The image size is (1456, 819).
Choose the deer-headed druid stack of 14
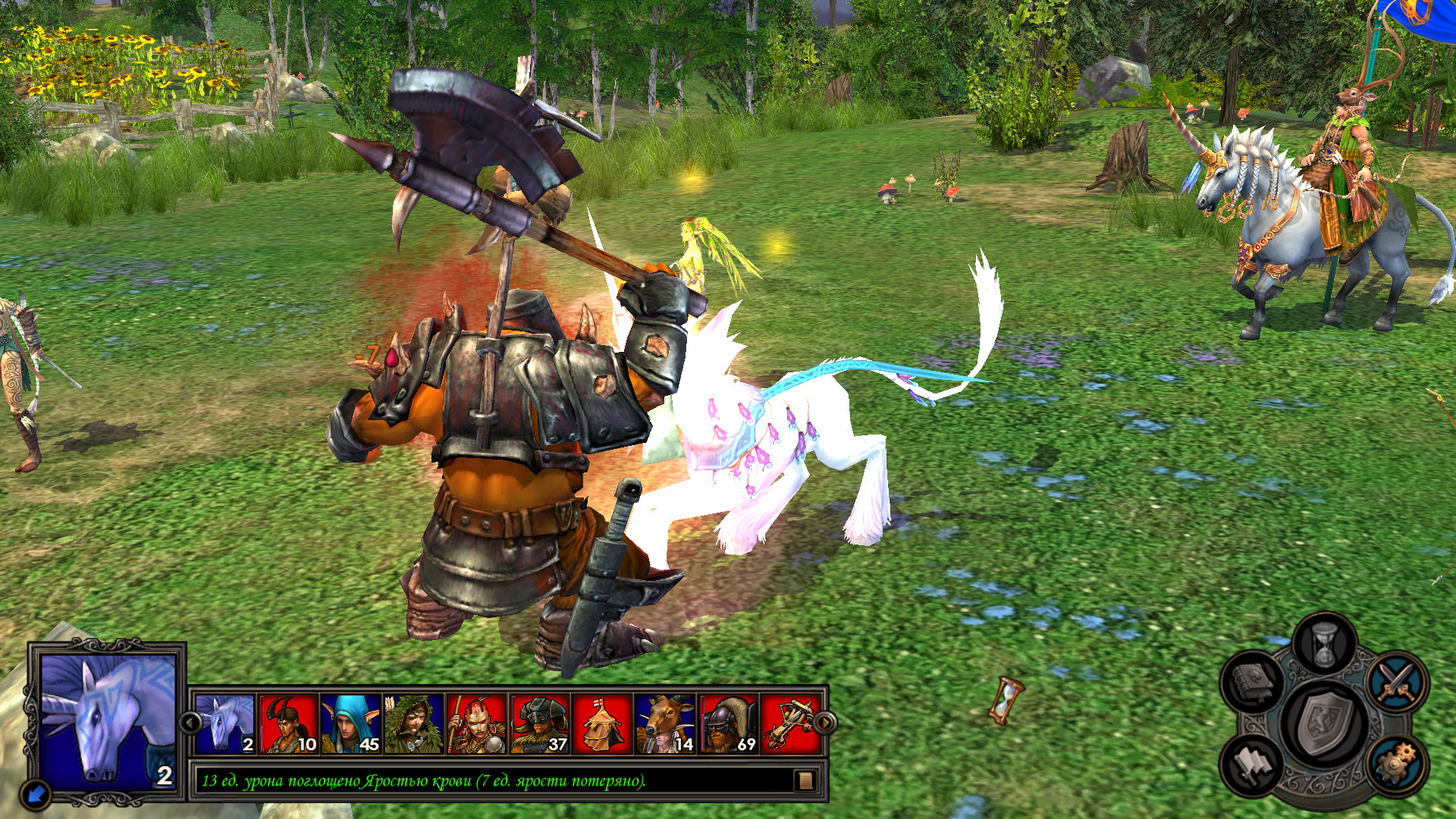pos(665,724)
